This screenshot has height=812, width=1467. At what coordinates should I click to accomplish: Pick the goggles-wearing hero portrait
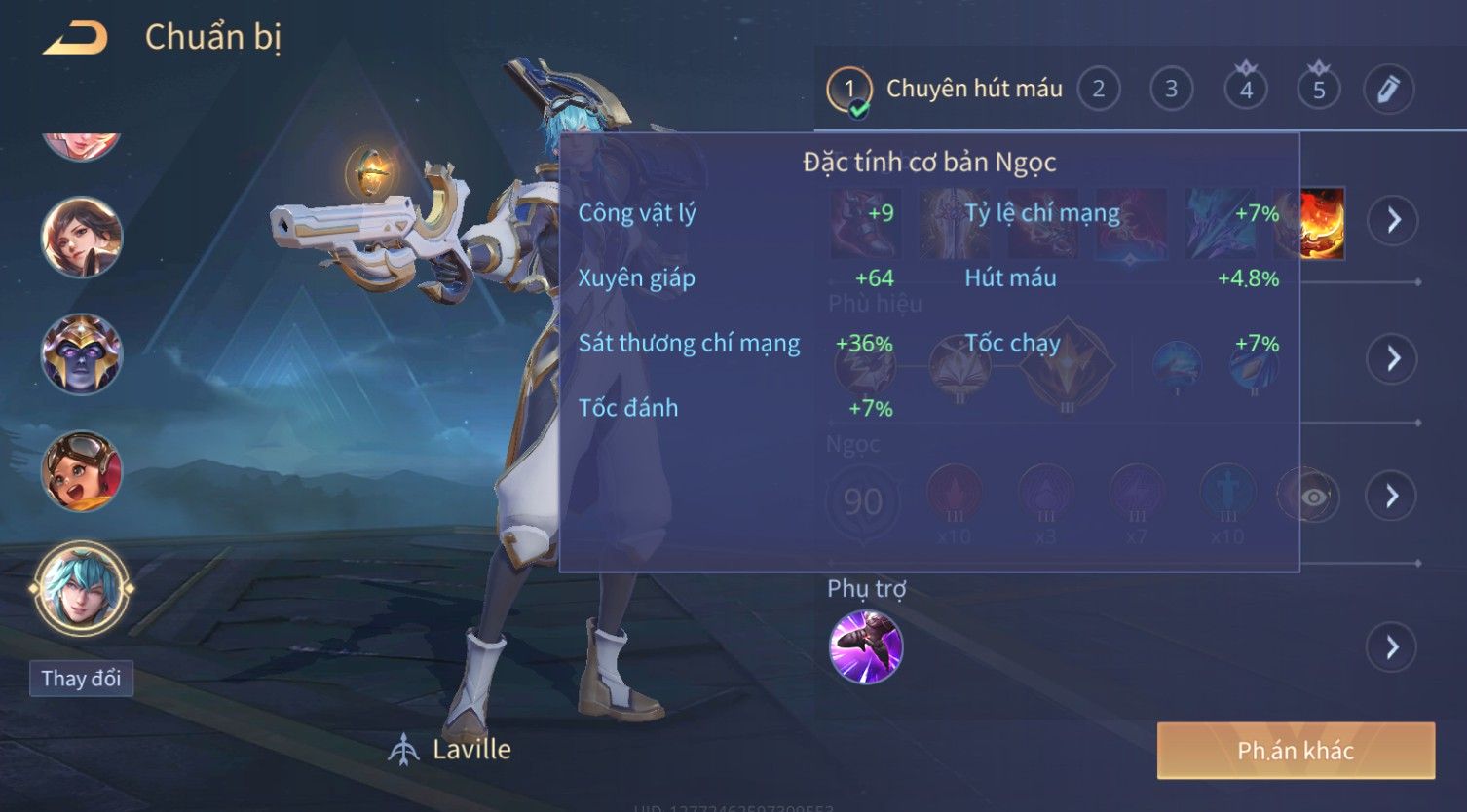[x=82, y=472]
